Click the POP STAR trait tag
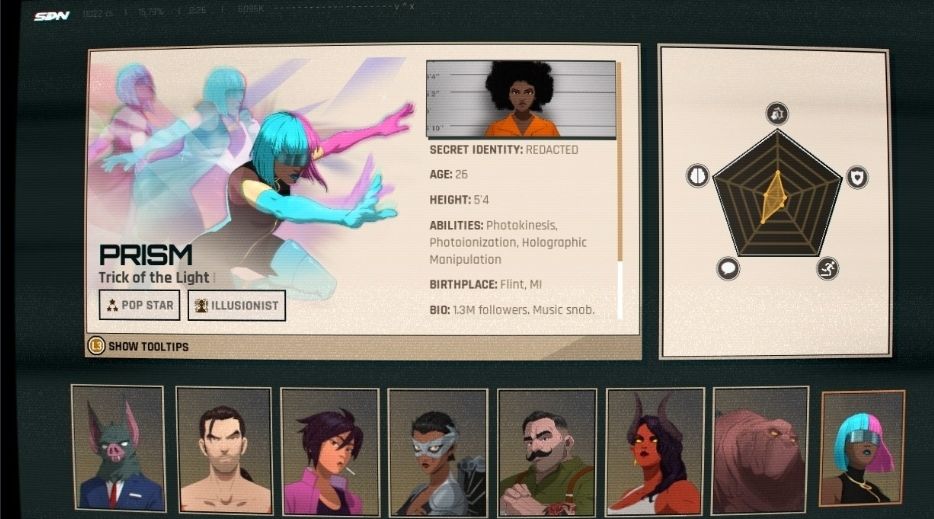Screen dimensions: 934x519 (140, 305)
